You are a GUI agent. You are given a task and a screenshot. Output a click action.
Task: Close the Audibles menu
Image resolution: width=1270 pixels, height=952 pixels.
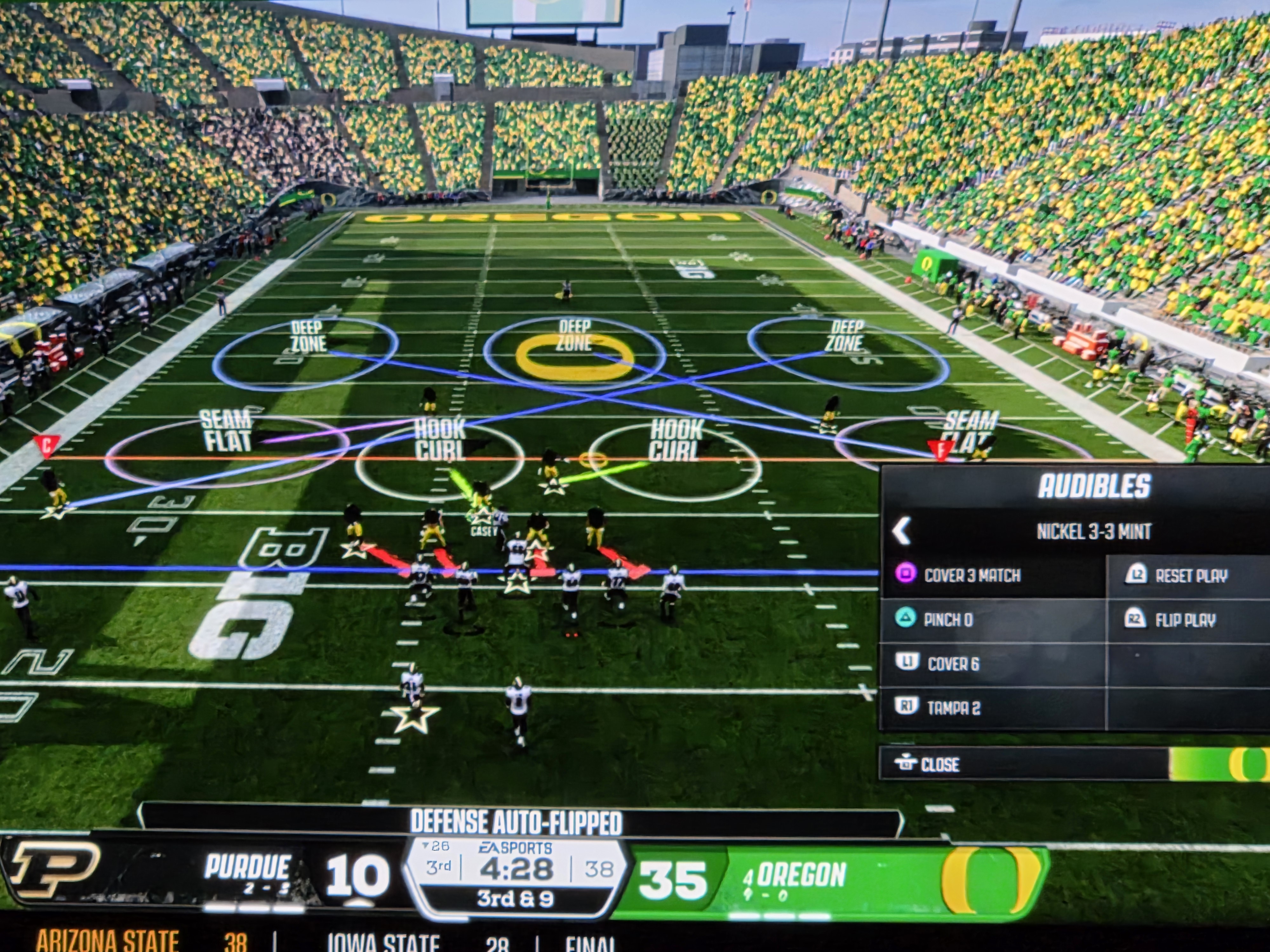click(939, 764)
